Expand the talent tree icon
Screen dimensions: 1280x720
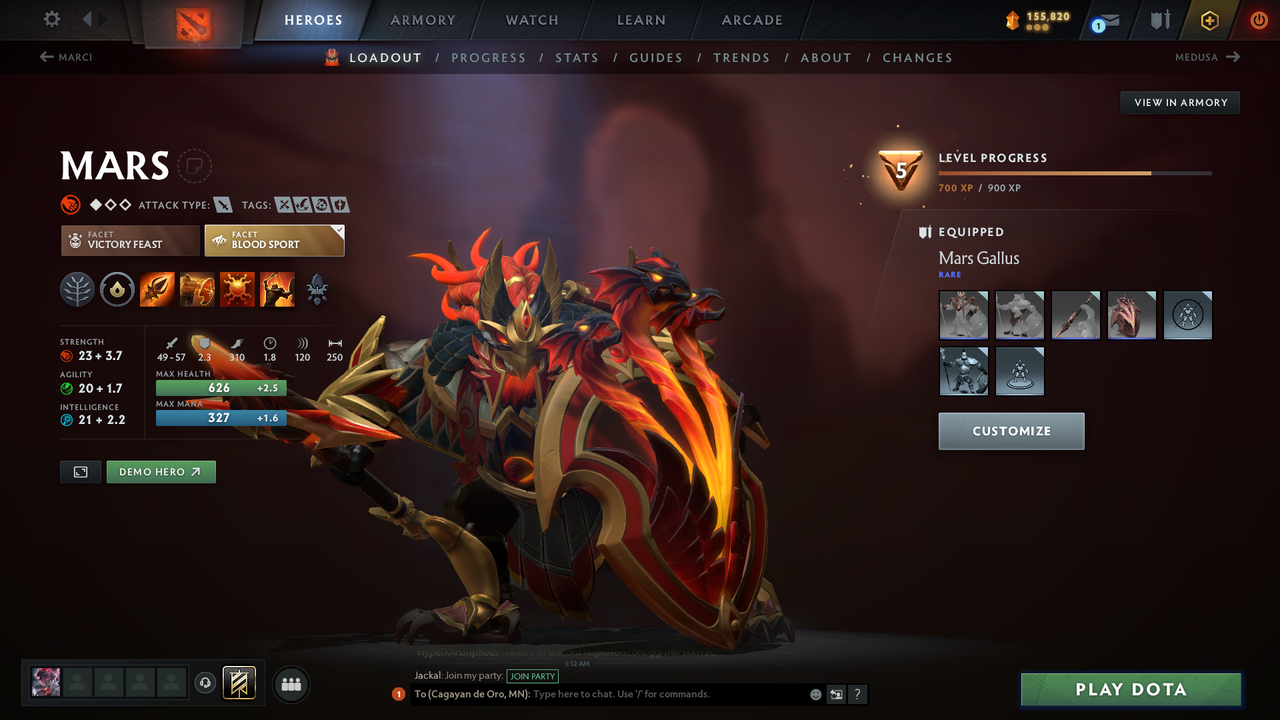[77, 289]
